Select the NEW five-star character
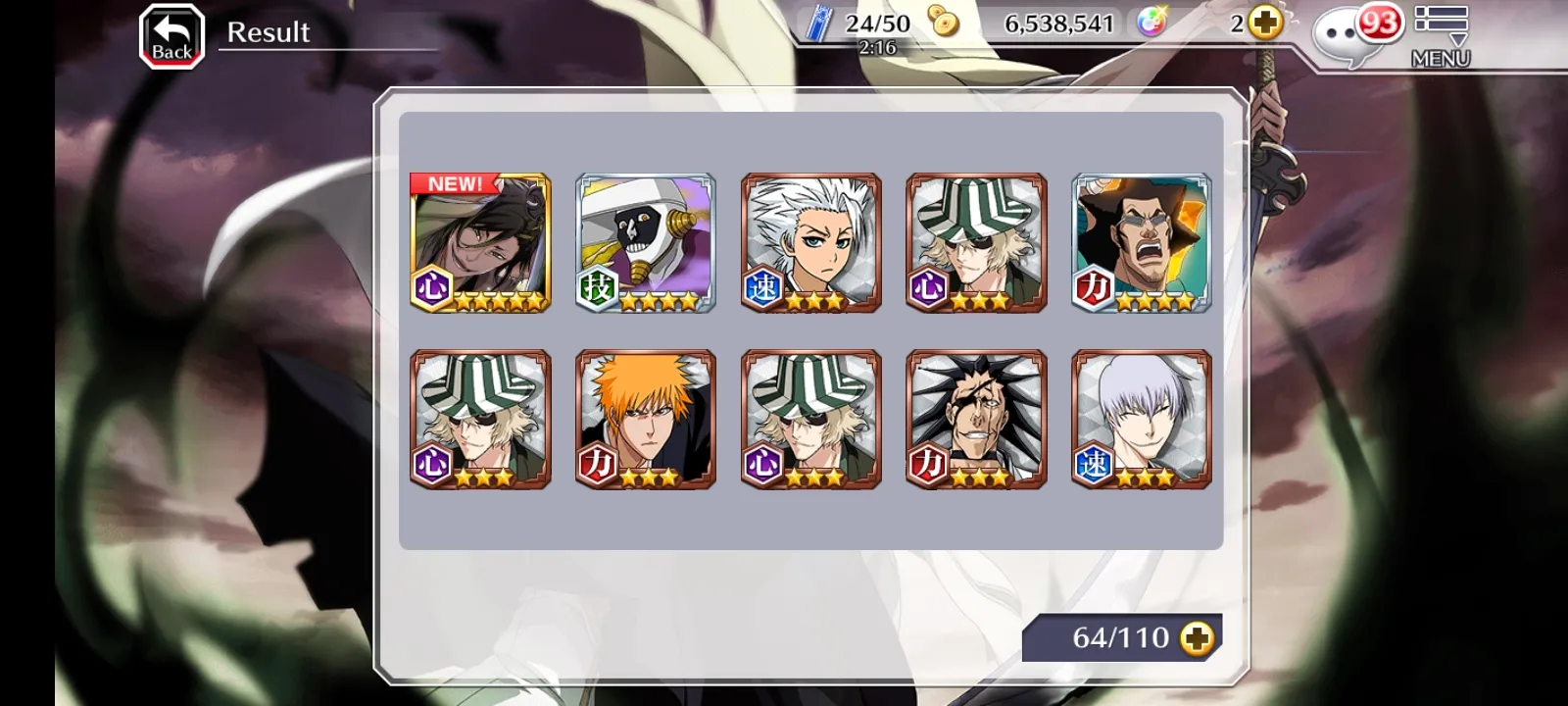The image size is (1568, 706). 480,243
